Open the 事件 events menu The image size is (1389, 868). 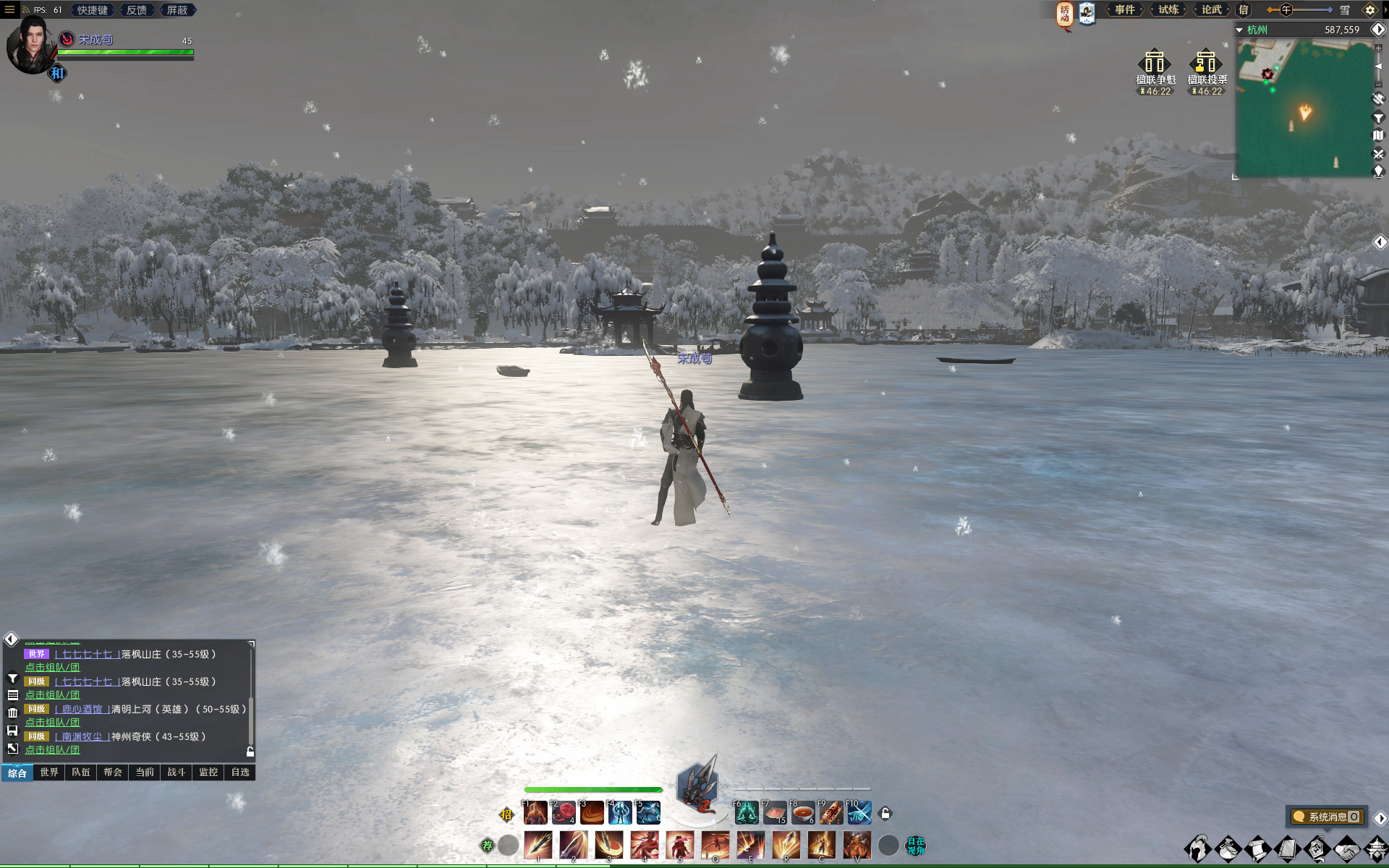[x=1124, y=10]
